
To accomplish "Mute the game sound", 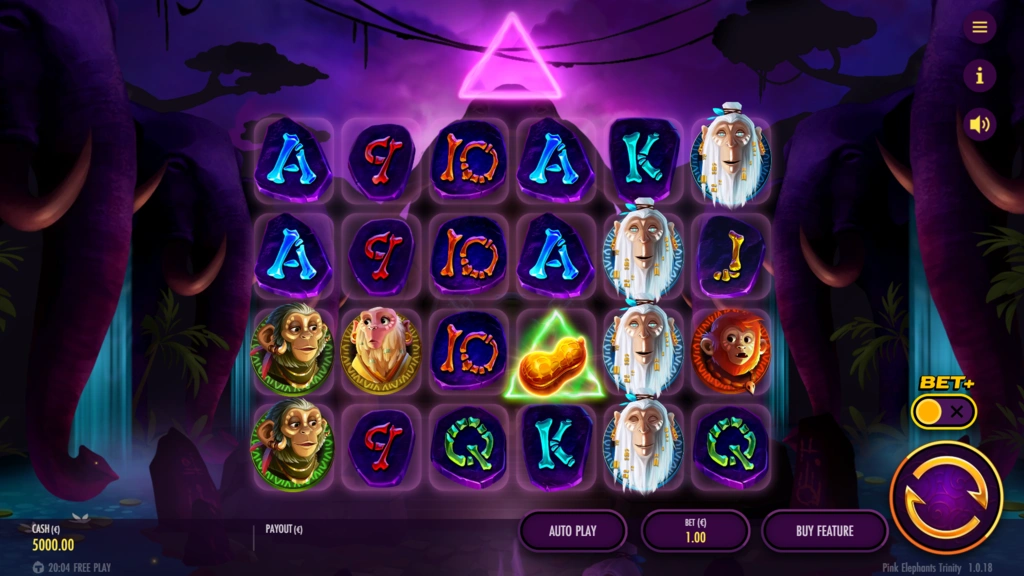I will pyautogui.click(x=979, y=124).
